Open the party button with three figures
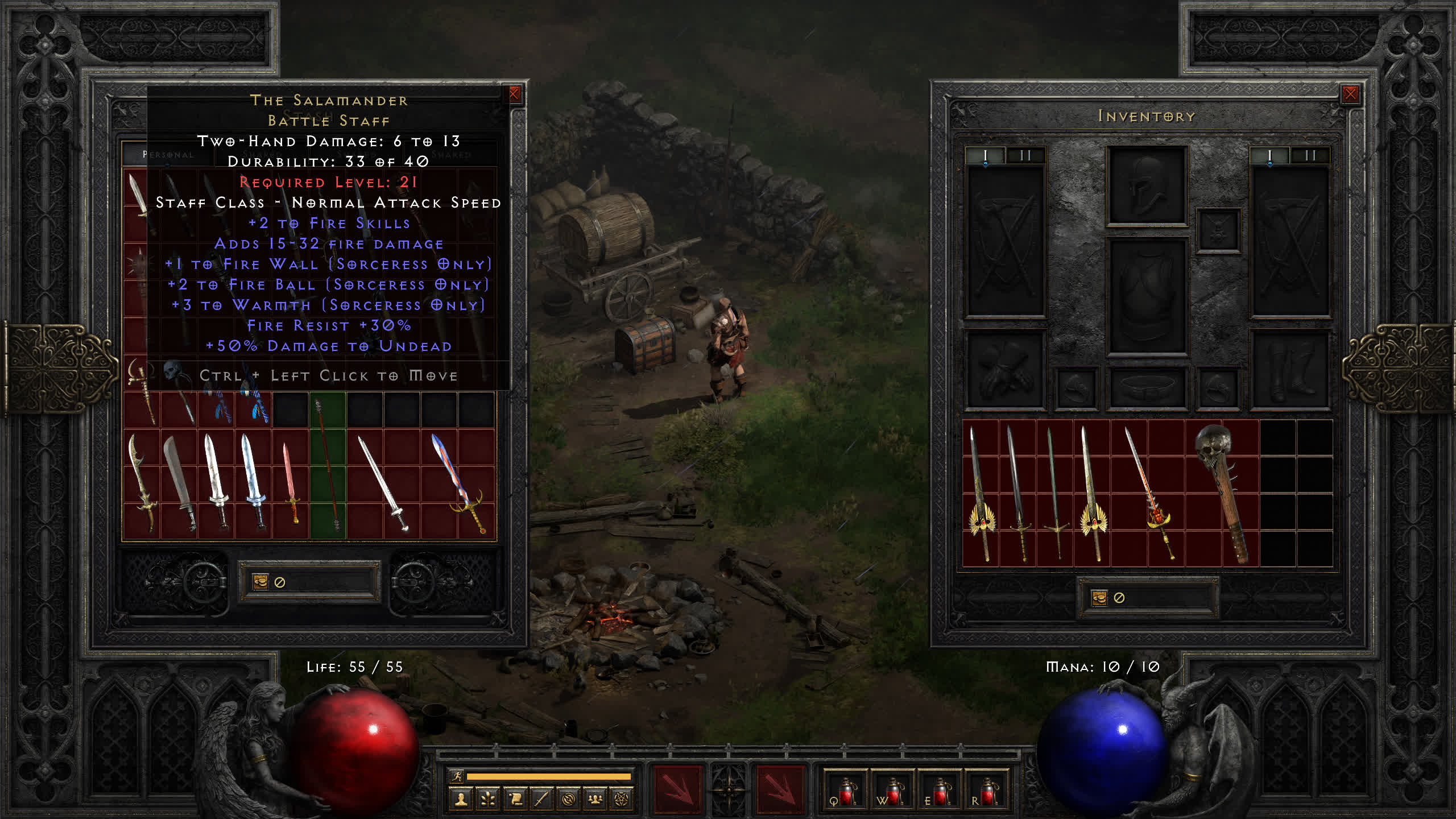Viewport: 1456px width, 819px height. (x=595, y=800)
